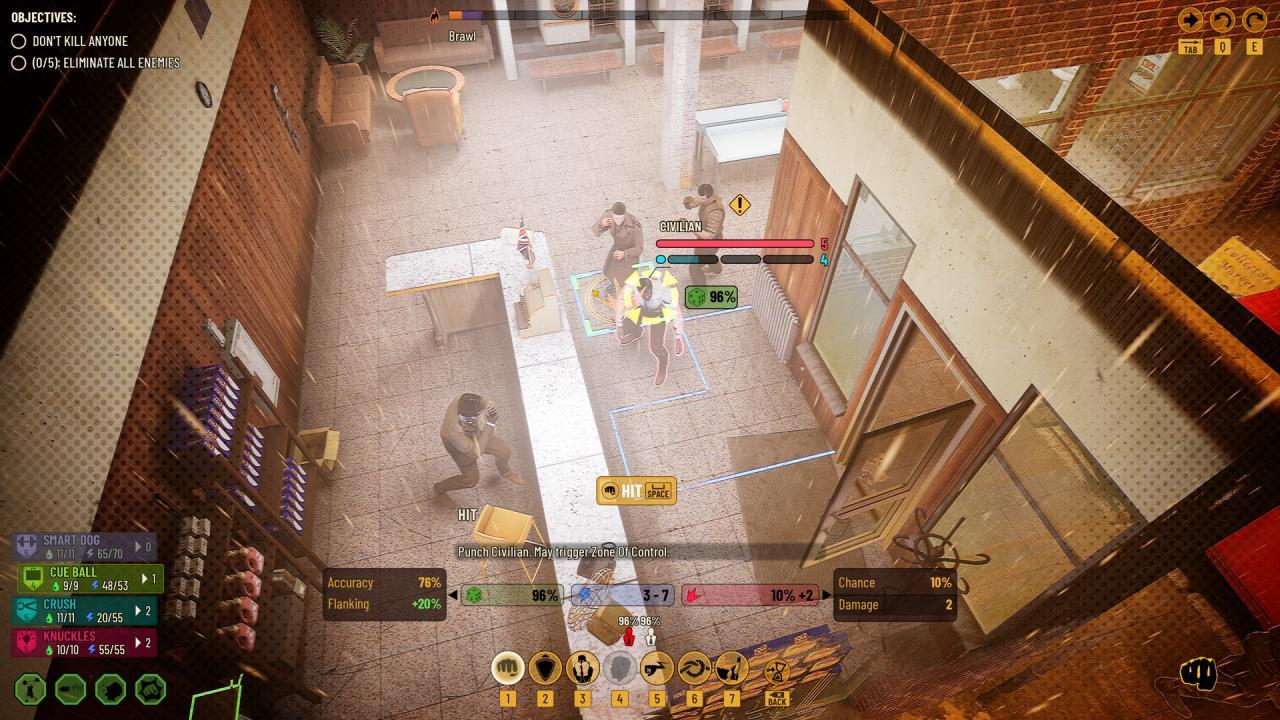Expand Cue Ball's action point arrow
This screenshot has width=1280, height=720.
coord(144,577)
